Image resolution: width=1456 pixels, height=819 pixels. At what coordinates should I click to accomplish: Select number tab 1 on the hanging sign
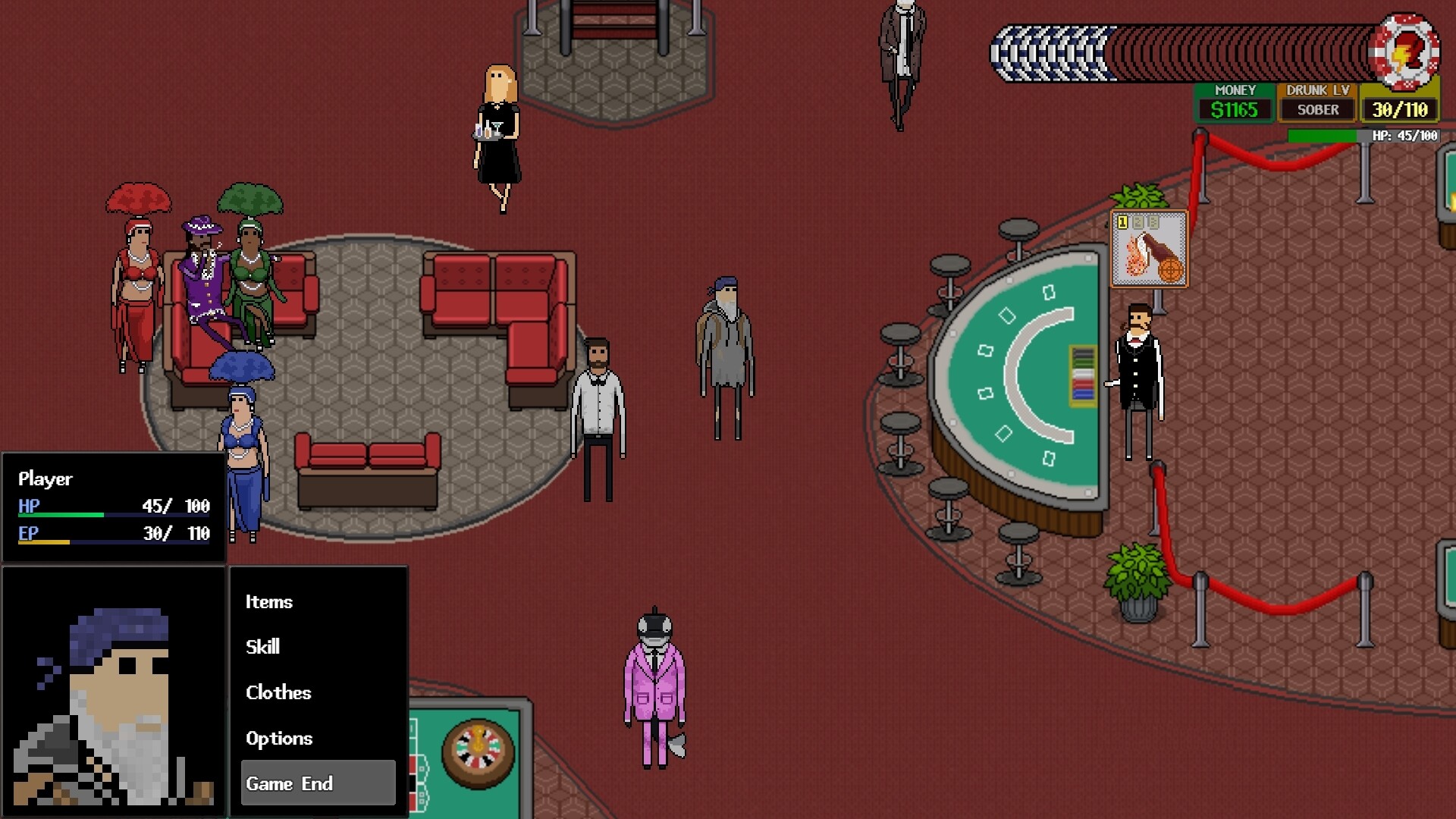pyautogui.click(x=1122, y=222)
